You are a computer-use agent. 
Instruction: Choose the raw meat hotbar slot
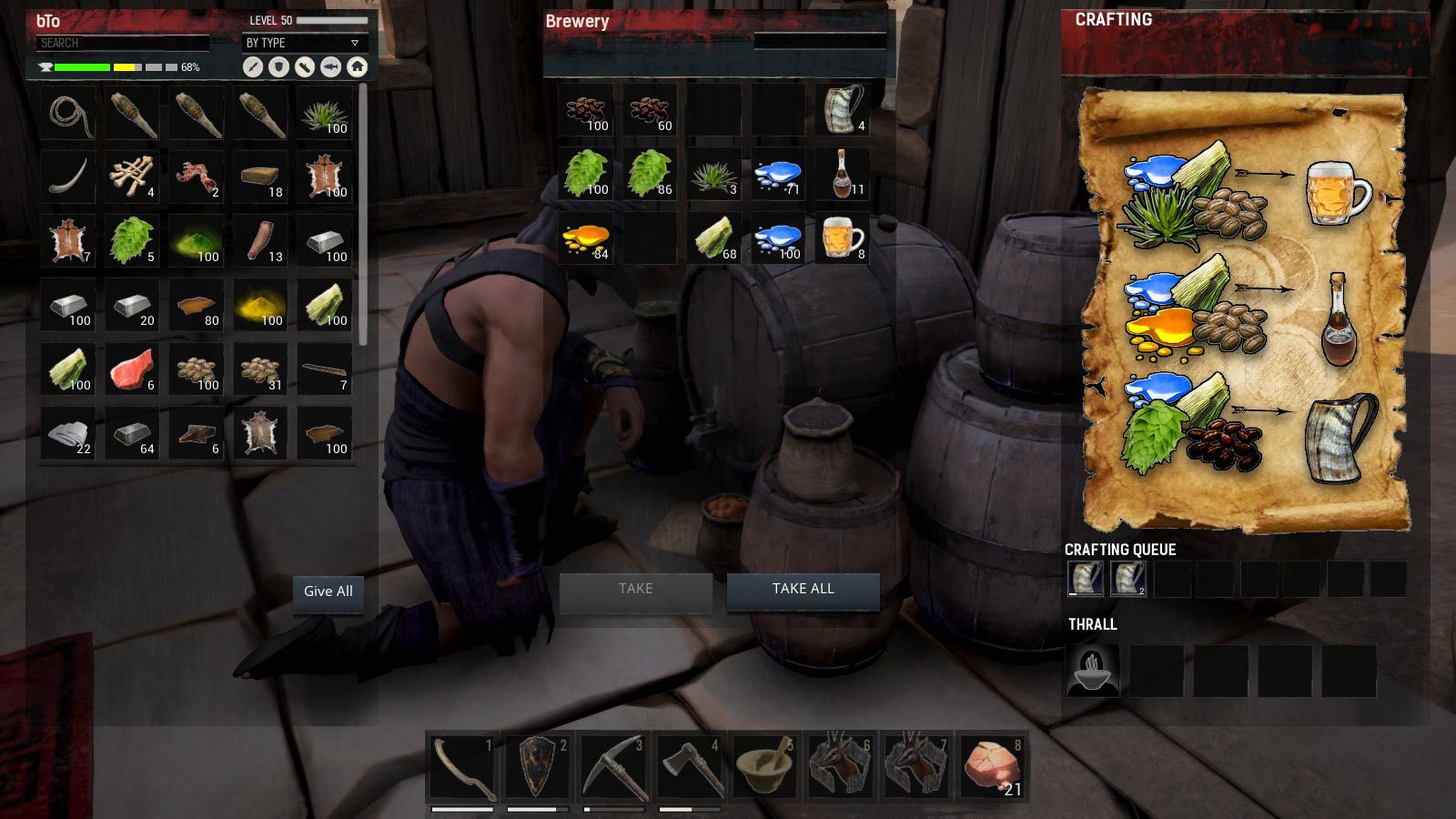coord(992,766)
